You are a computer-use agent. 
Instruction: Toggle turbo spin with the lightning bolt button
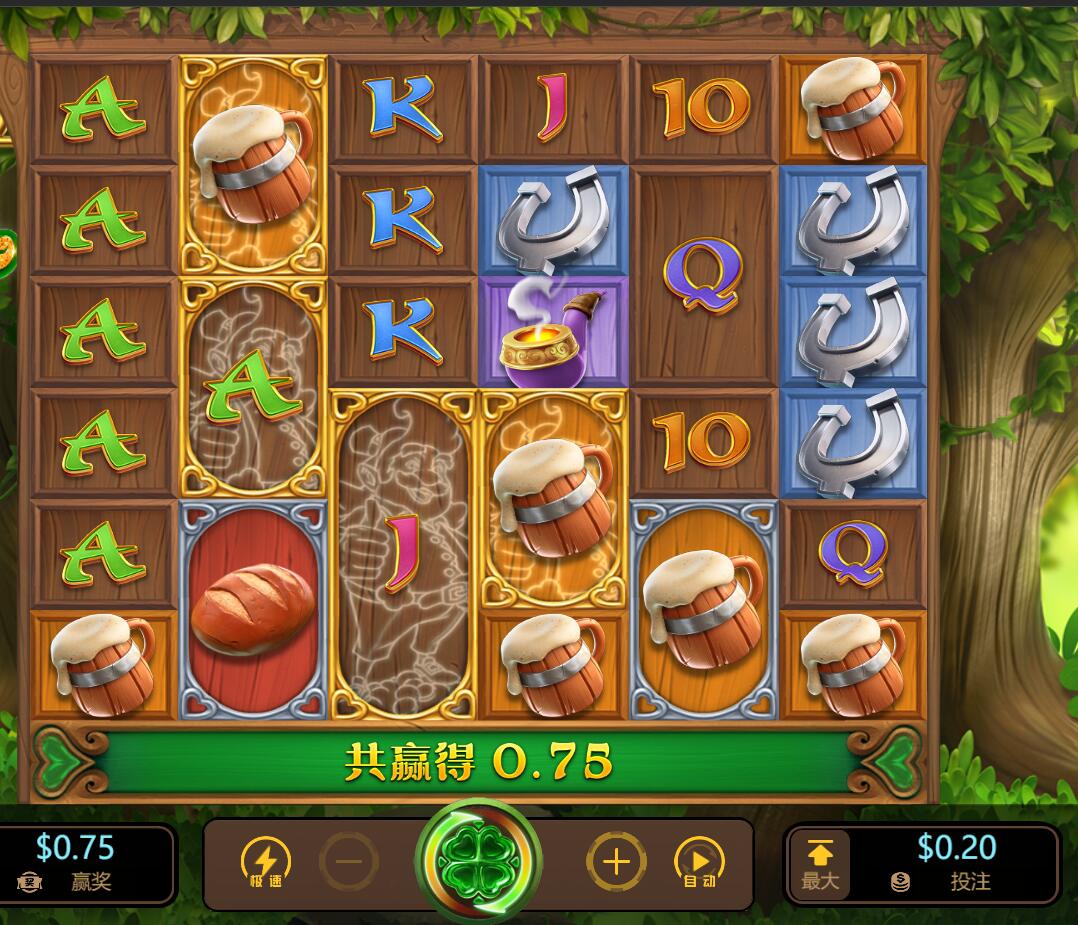click(x=266, y=862)
